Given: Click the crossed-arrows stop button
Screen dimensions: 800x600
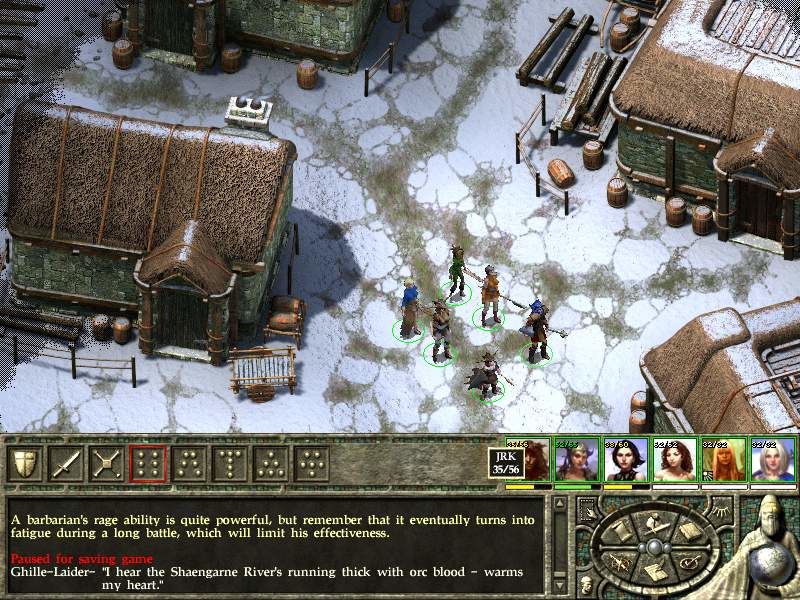Looking at the screenshot, I should (x=106, y=463).
